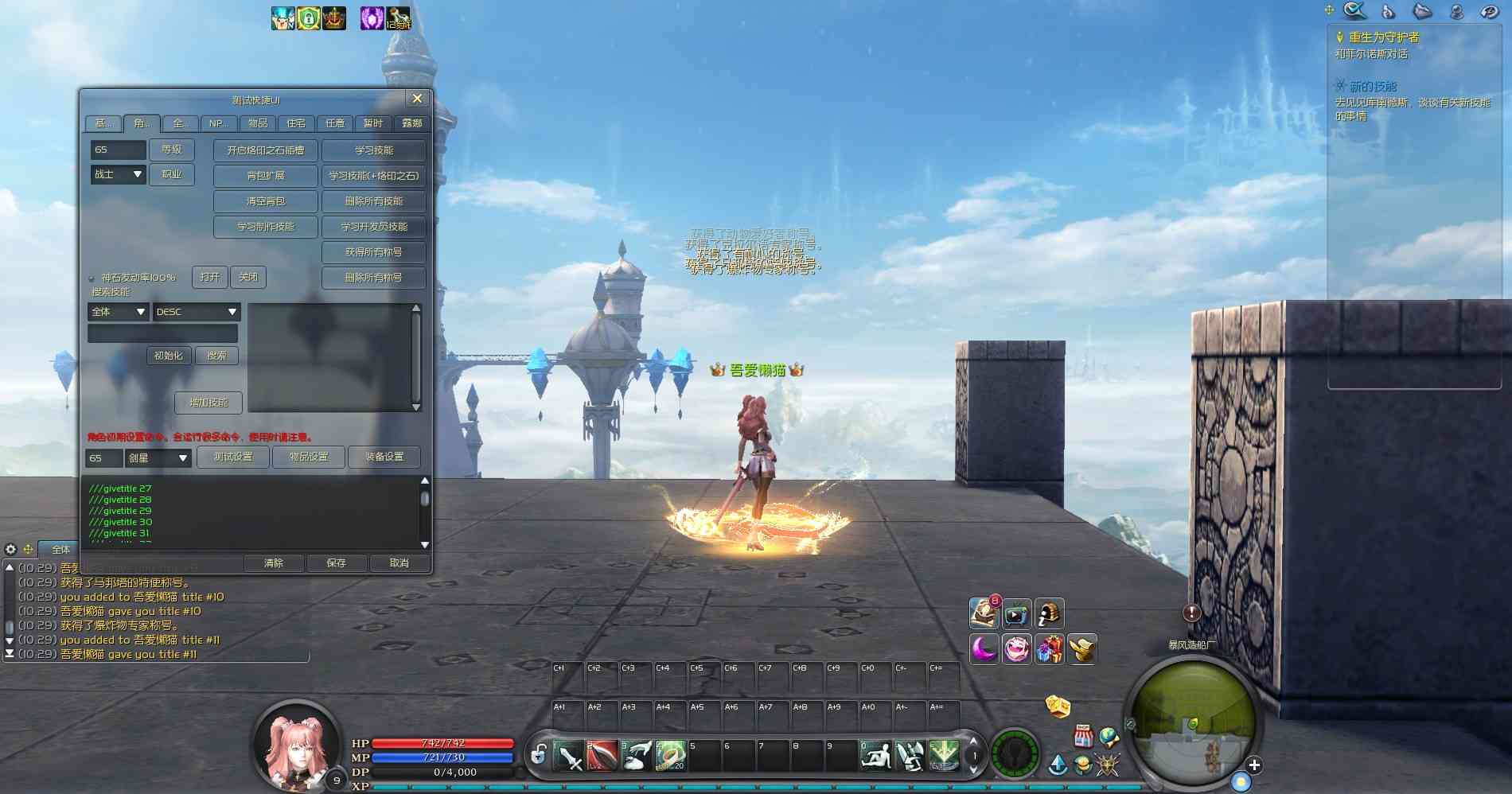Click the 清空背包 button
This screenshot has width=1512, height=794.
click(266, 201)
